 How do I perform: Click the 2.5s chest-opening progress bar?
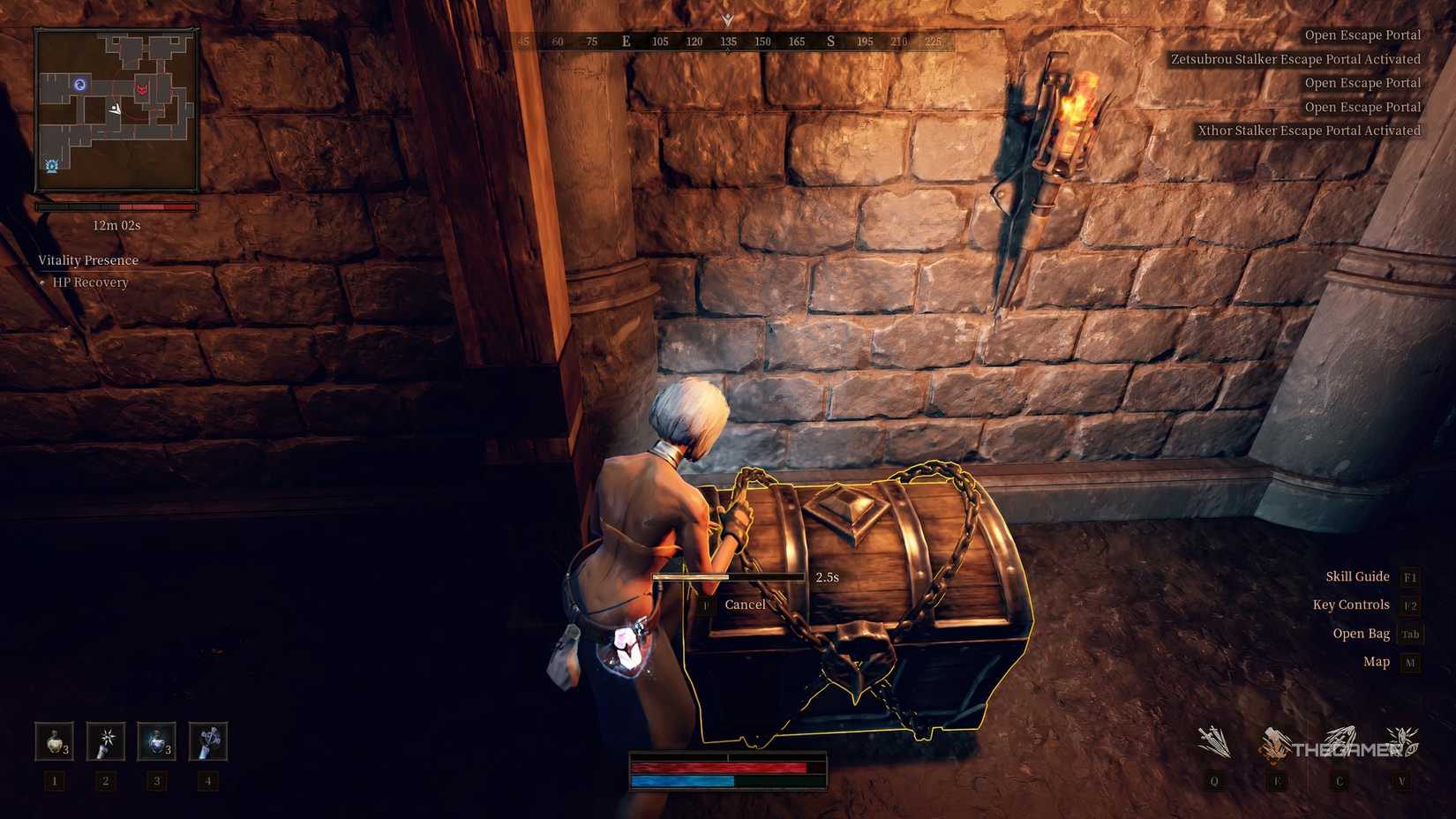pyautogui.click(x=730, y=576)
